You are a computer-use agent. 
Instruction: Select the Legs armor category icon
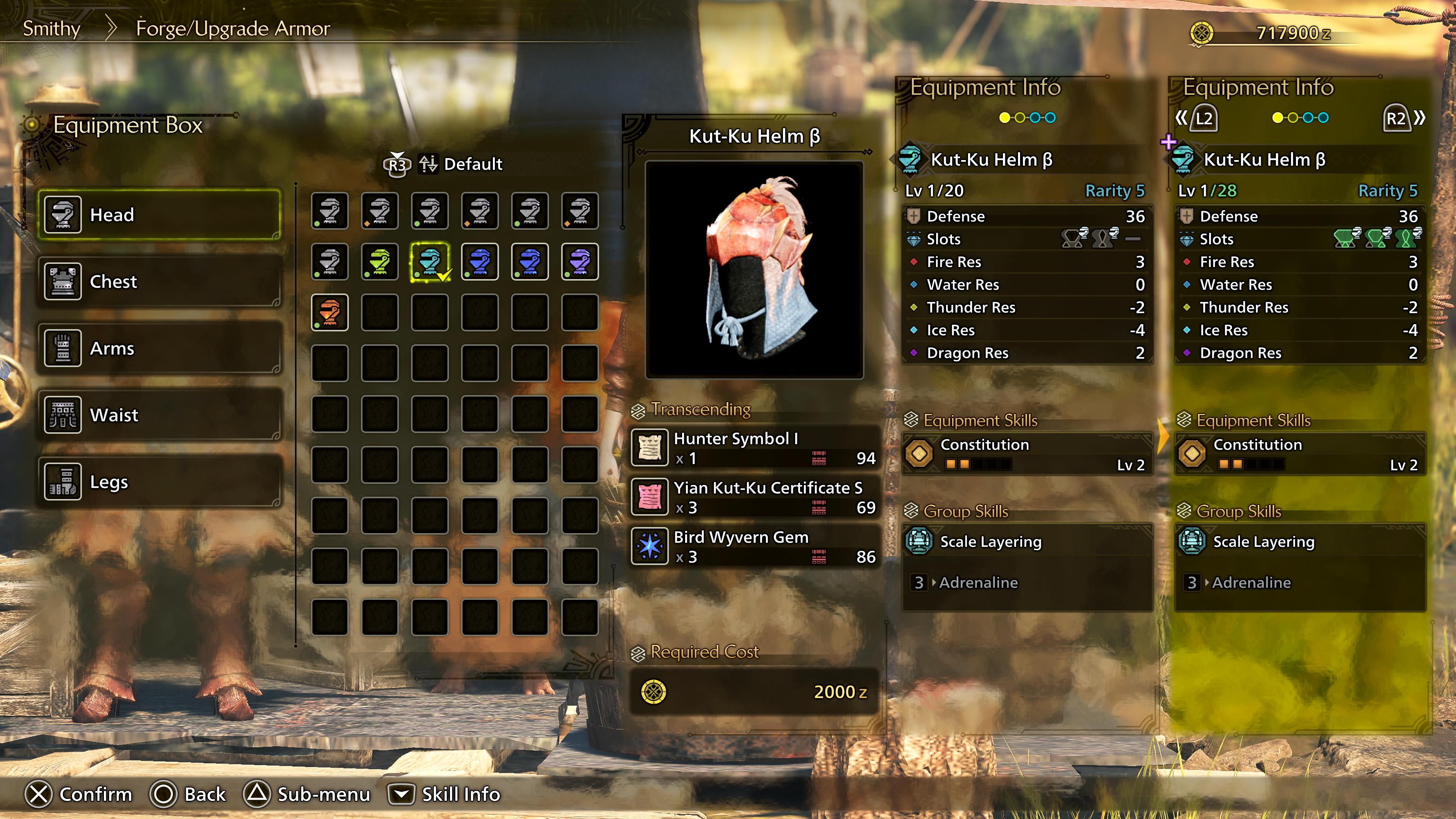pyautogui.click(x=63, y=481)
